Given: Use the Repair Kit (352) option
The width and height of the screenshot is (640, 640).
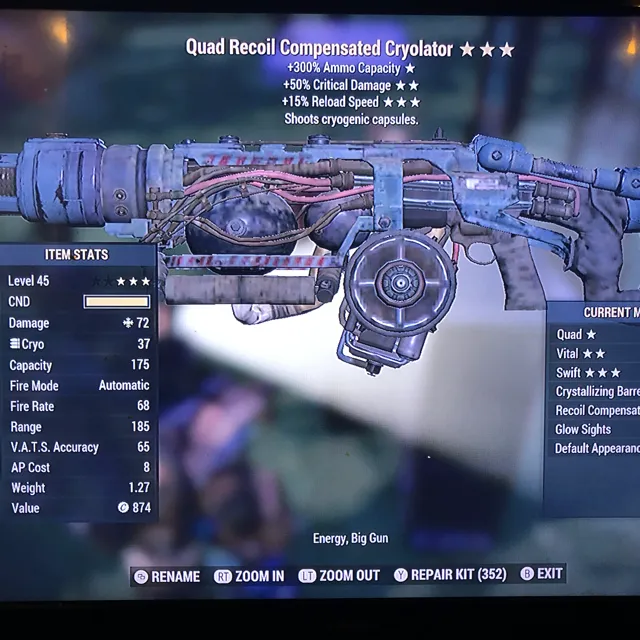Looking at the screenshot, I should (x=450, y=575).
